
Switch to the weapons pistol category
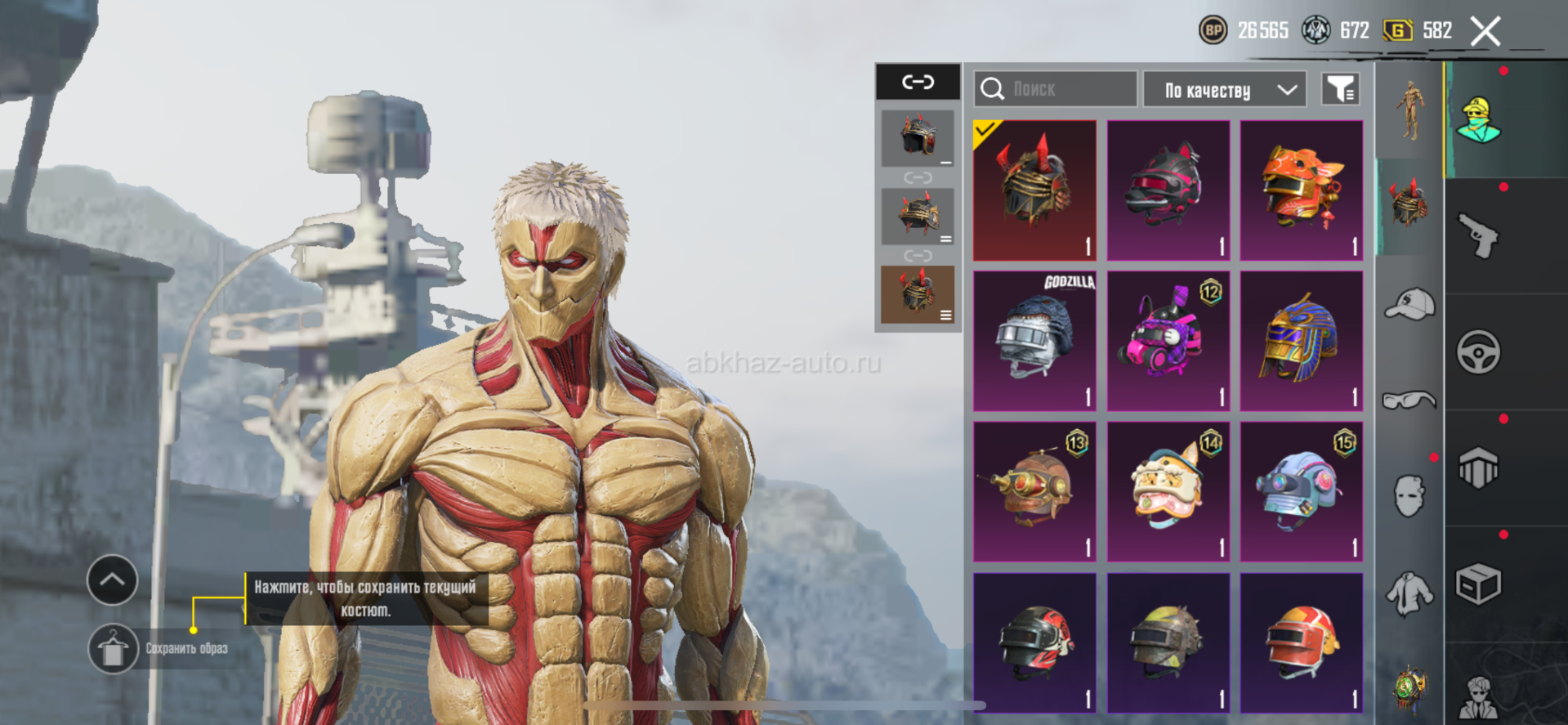click(1478, 236)
